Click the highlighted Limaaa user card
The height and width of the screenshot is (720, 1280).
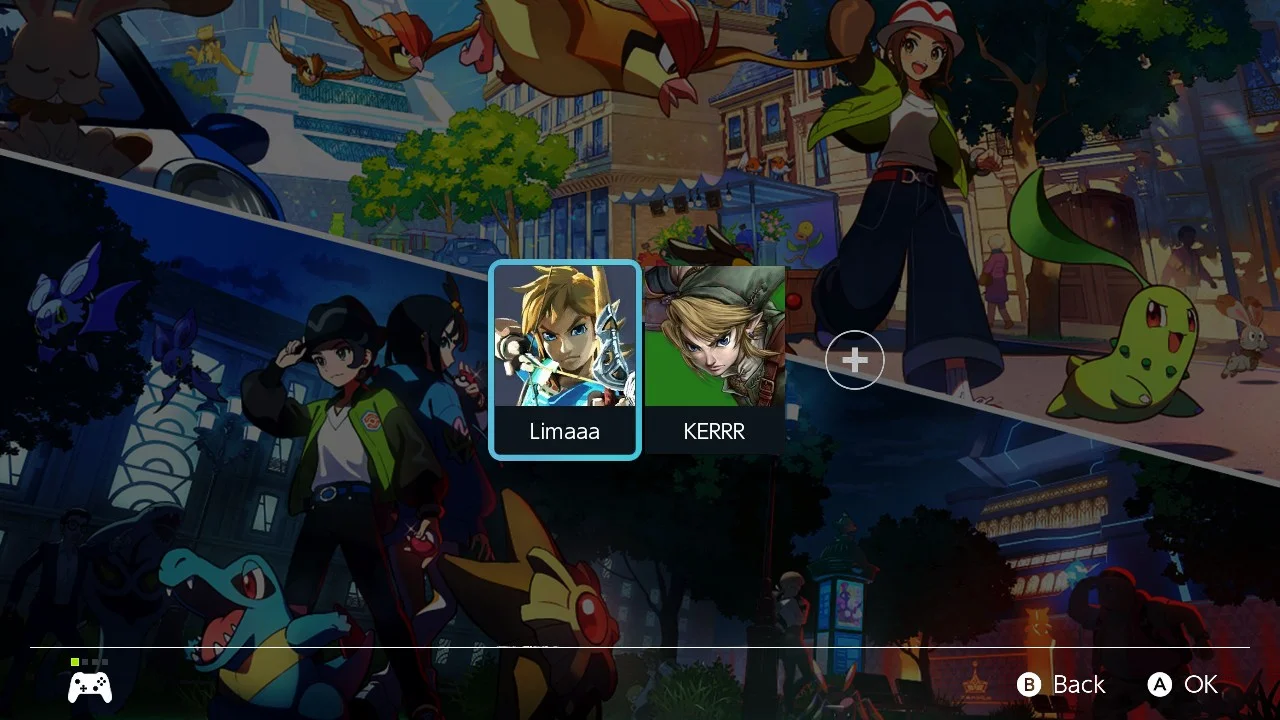coord(565,360)
